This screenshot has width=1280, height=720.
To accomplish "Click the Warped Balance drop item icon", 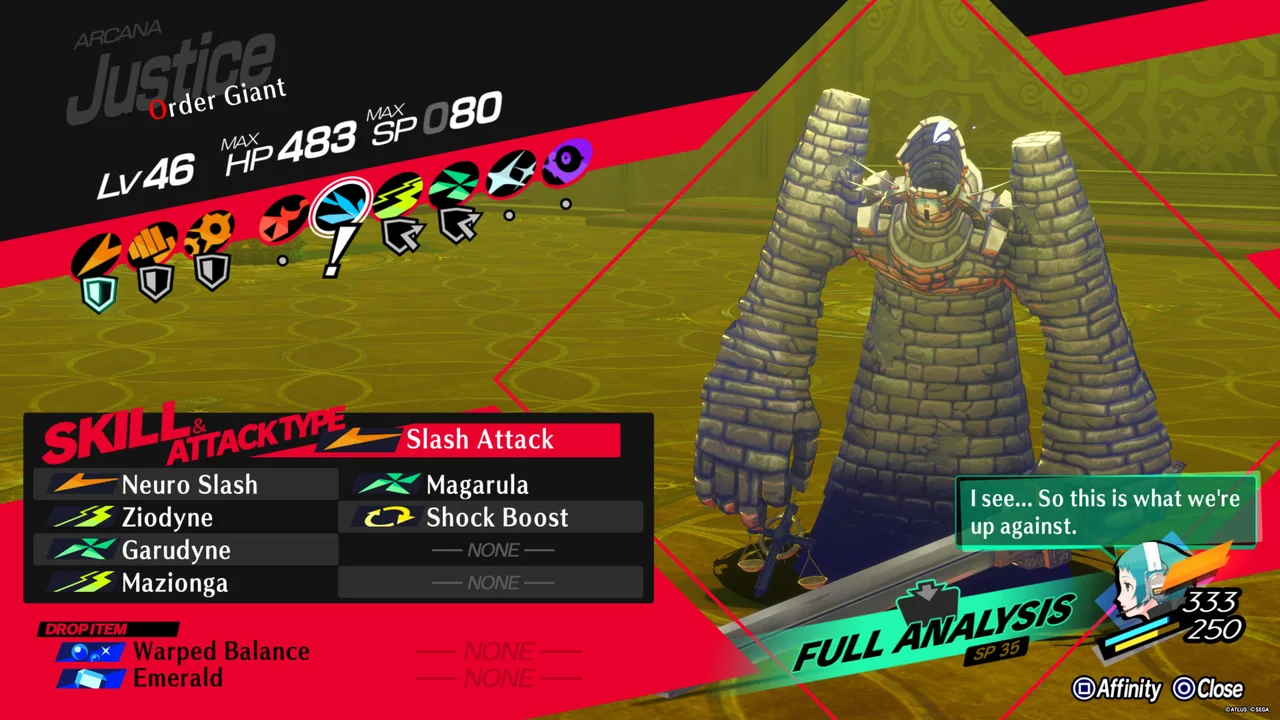I will pos(90,651).
